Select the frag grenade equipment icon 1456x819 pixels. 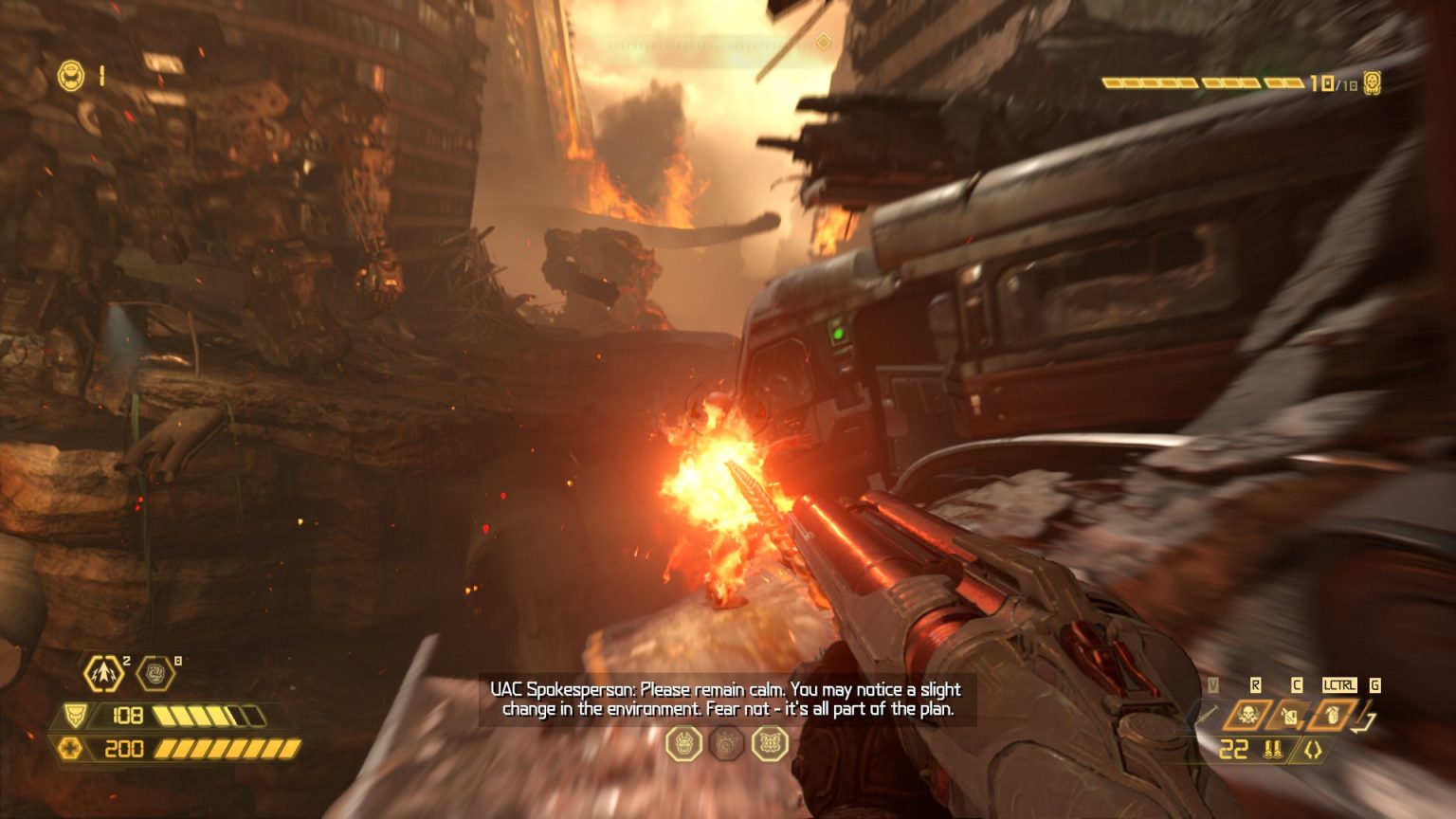1333,717
